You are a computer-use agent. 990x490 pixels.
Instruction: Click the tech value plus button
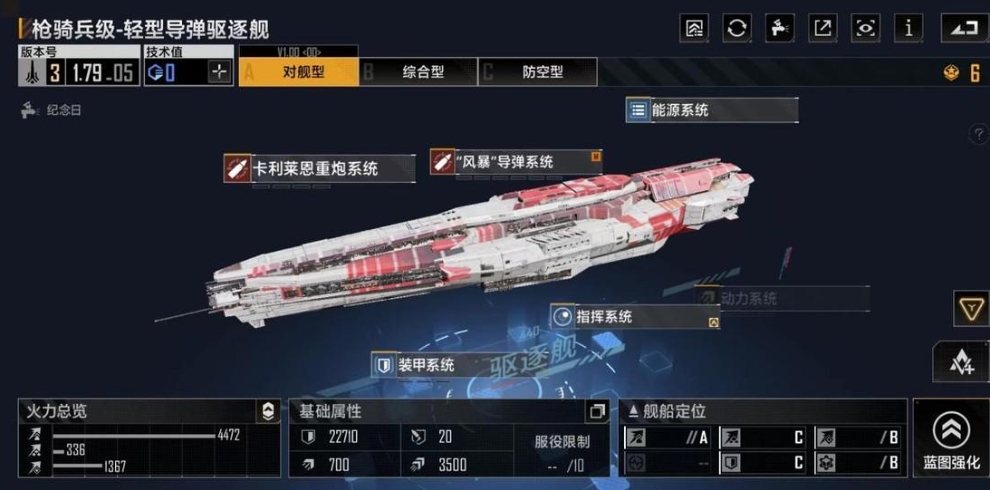pyautogui.click(x=220, y=72)
